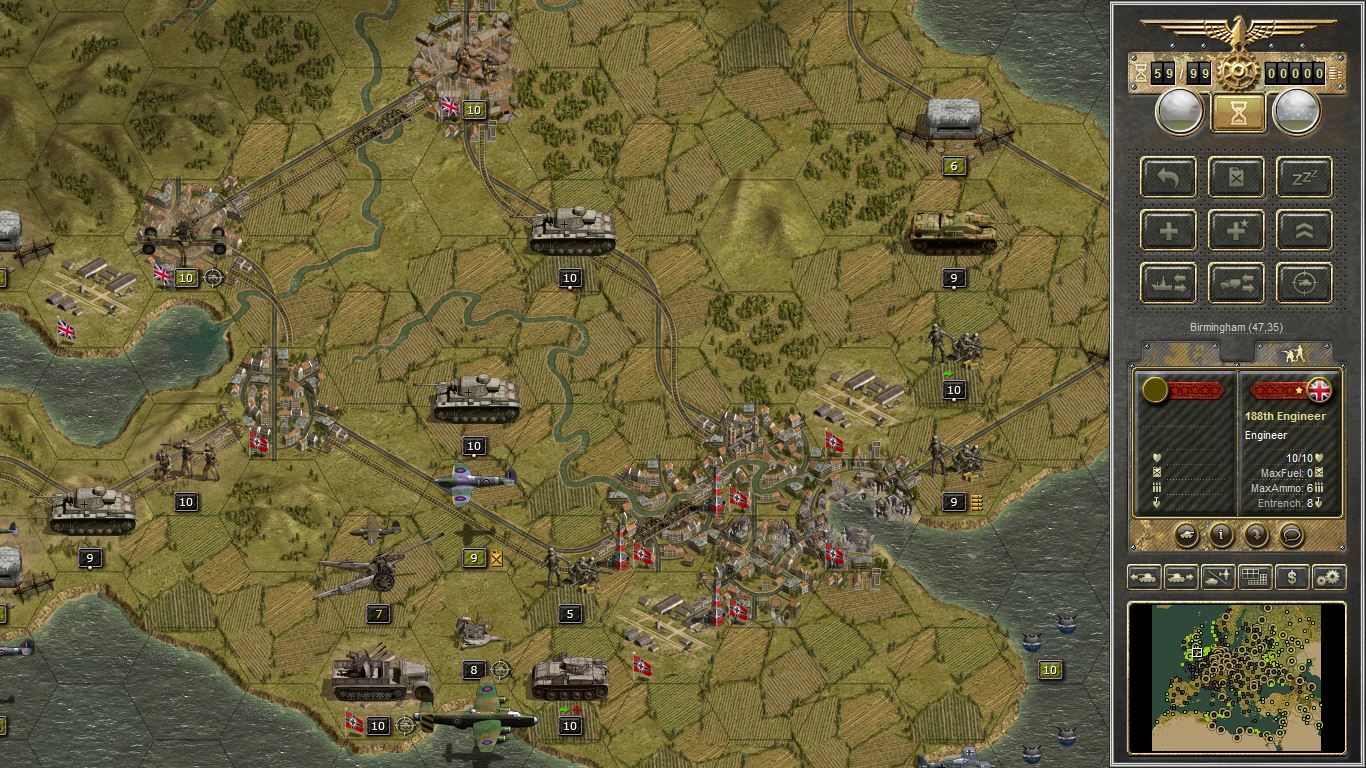Viewport: 1366px width, 768px height.
Task: Mount the unit in land transport
Action: click(x=1236, y=282)
